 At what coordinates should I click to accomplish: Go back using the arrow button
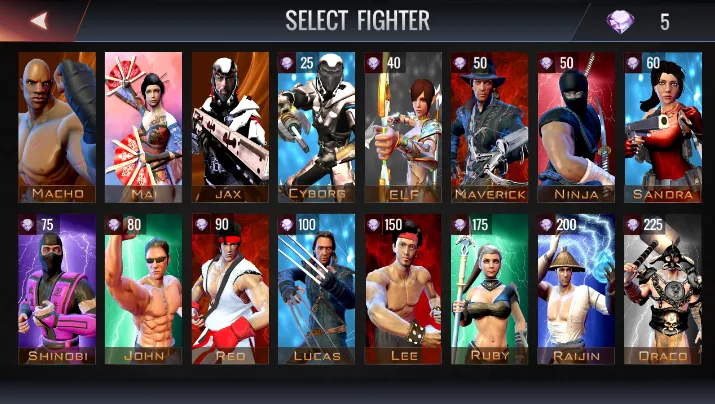[40, 20]
